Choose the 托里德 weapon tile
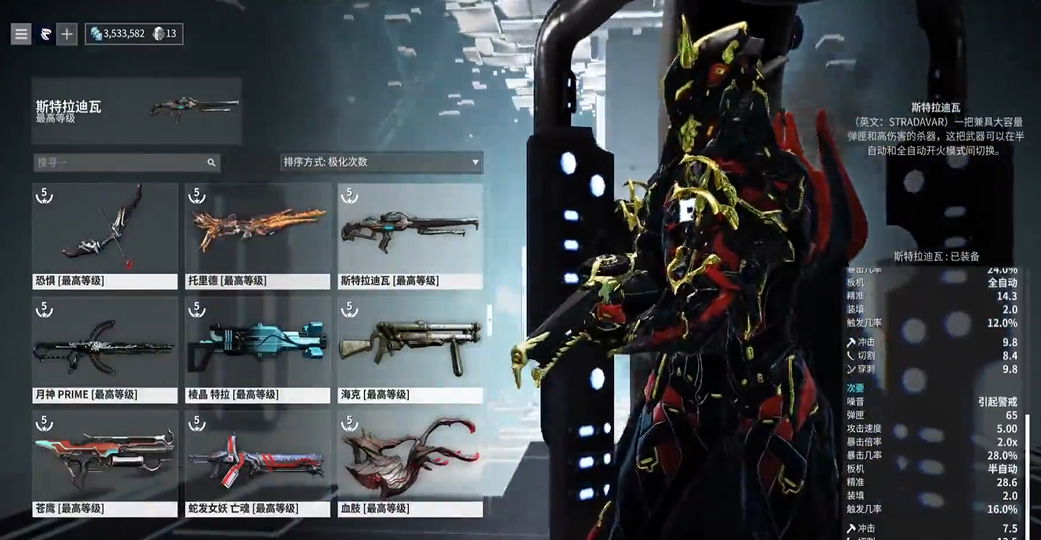The image size is (1041, 540). tap(258, 236)
